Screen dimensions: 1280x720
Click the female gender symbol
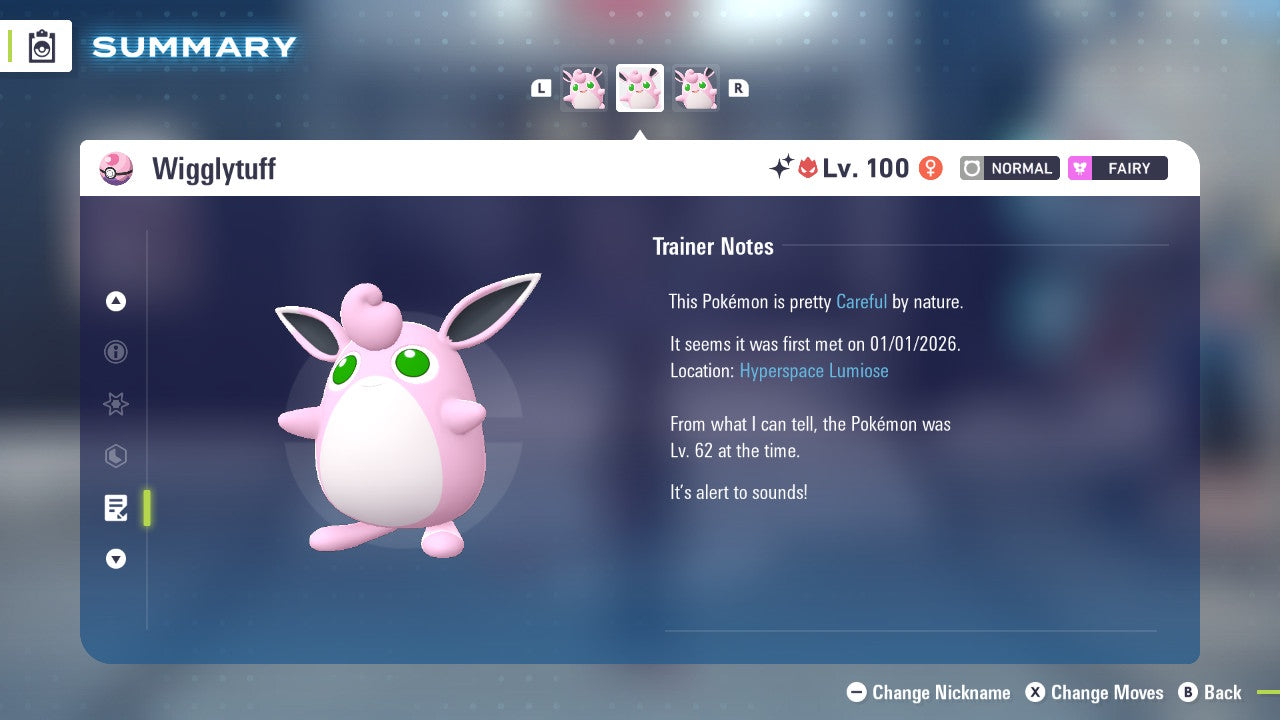[x=930, y=168]
